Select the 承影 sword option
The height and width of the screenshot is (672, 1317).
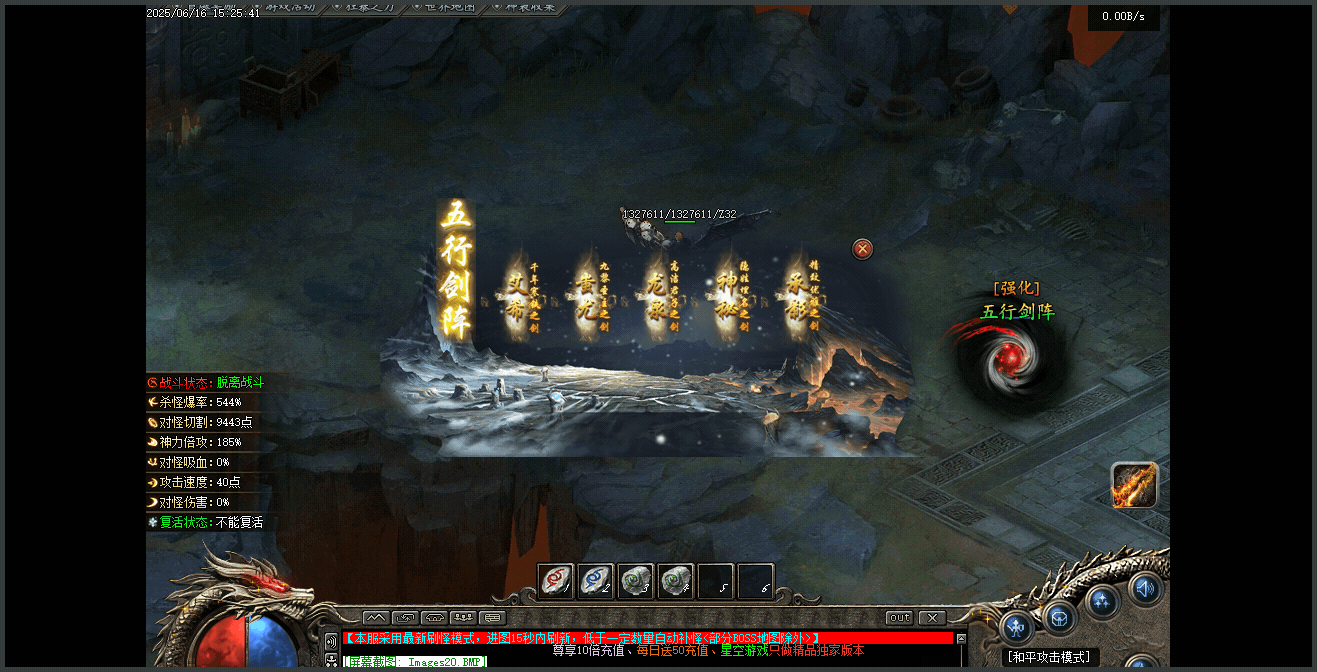797,296
